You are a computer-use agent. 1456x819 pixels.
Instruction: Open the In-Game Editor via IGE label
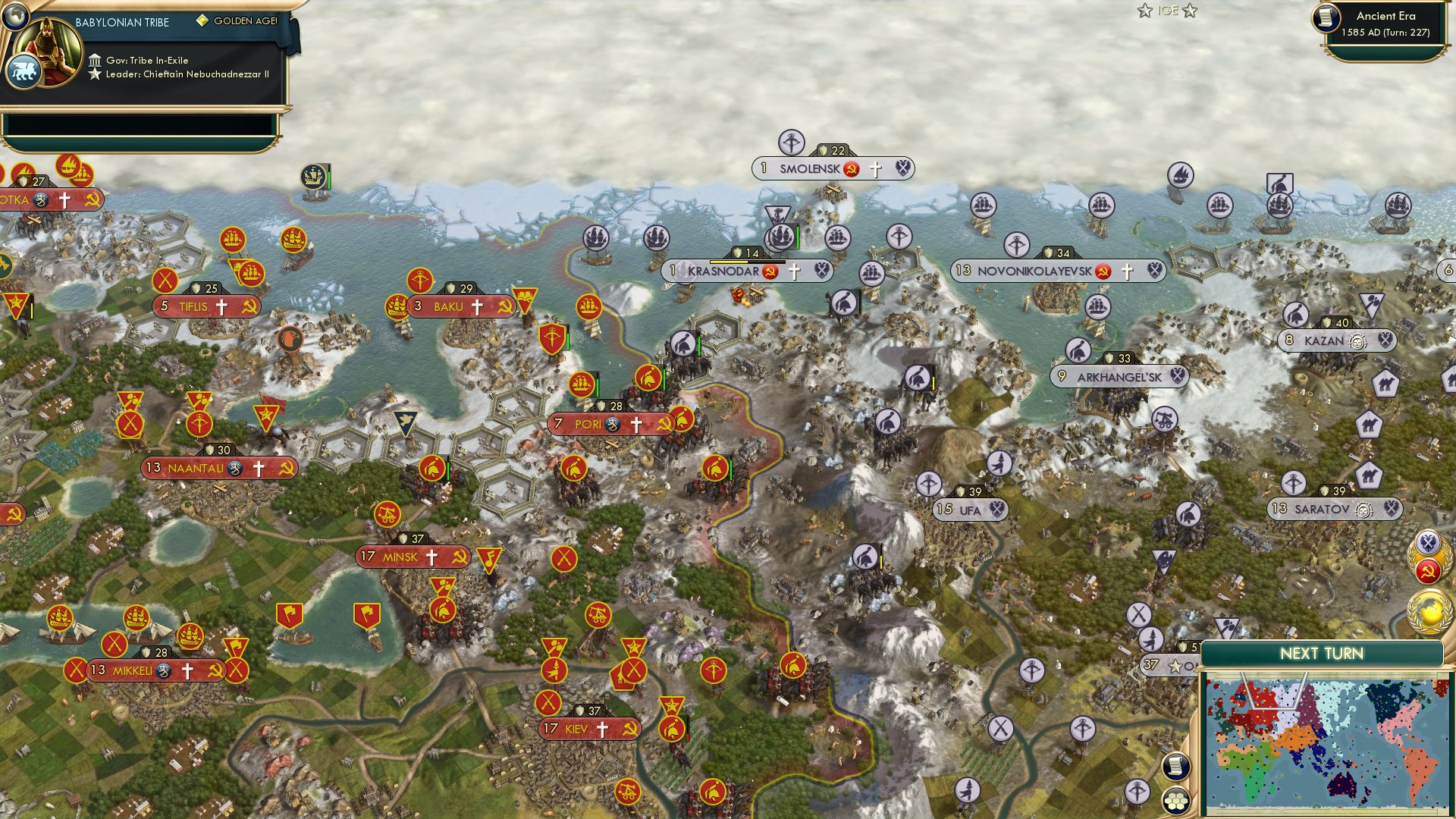(x=1166, y=11)
